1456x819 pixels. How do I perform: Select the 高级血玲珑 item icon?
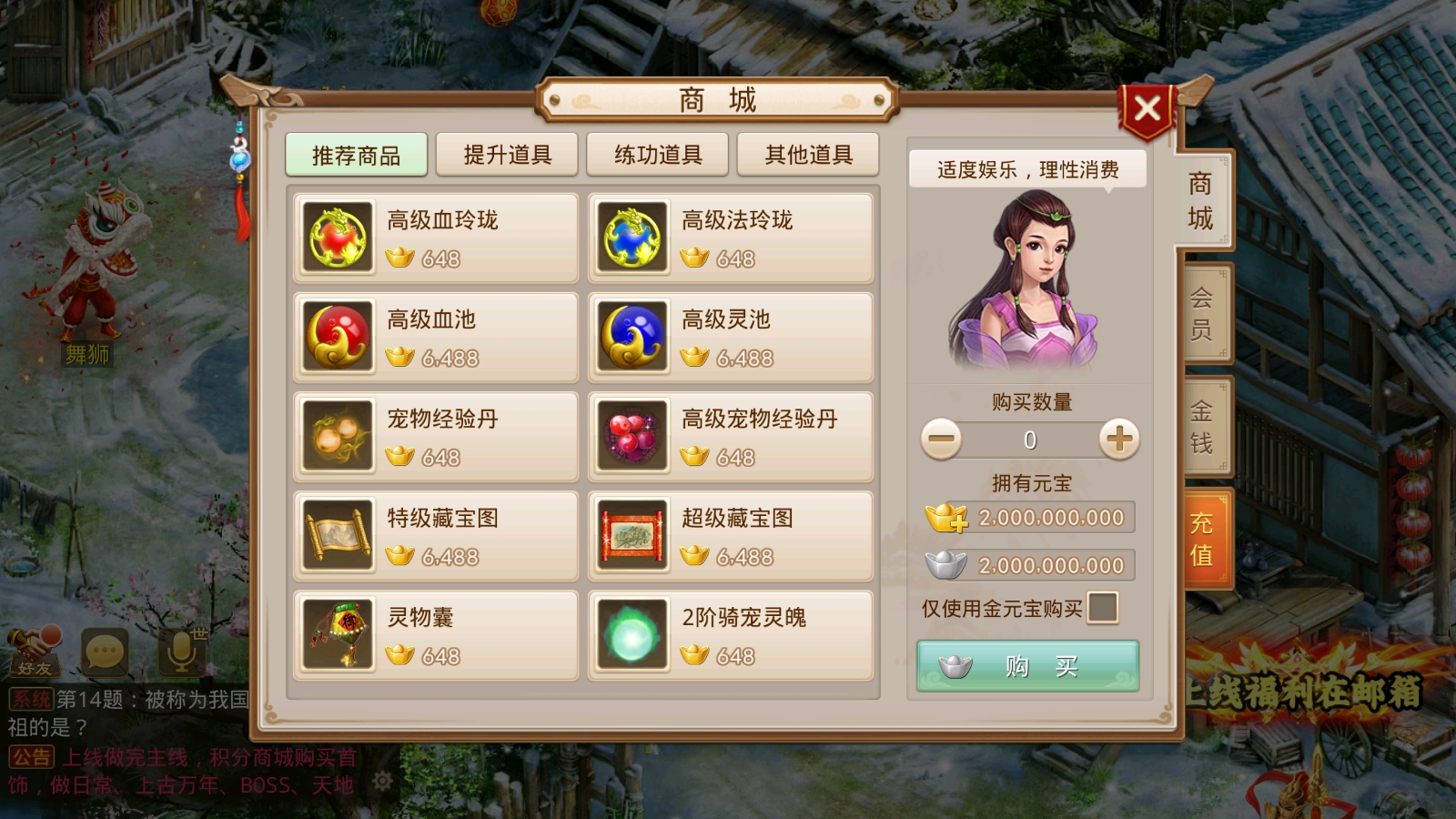click(336, 238)
